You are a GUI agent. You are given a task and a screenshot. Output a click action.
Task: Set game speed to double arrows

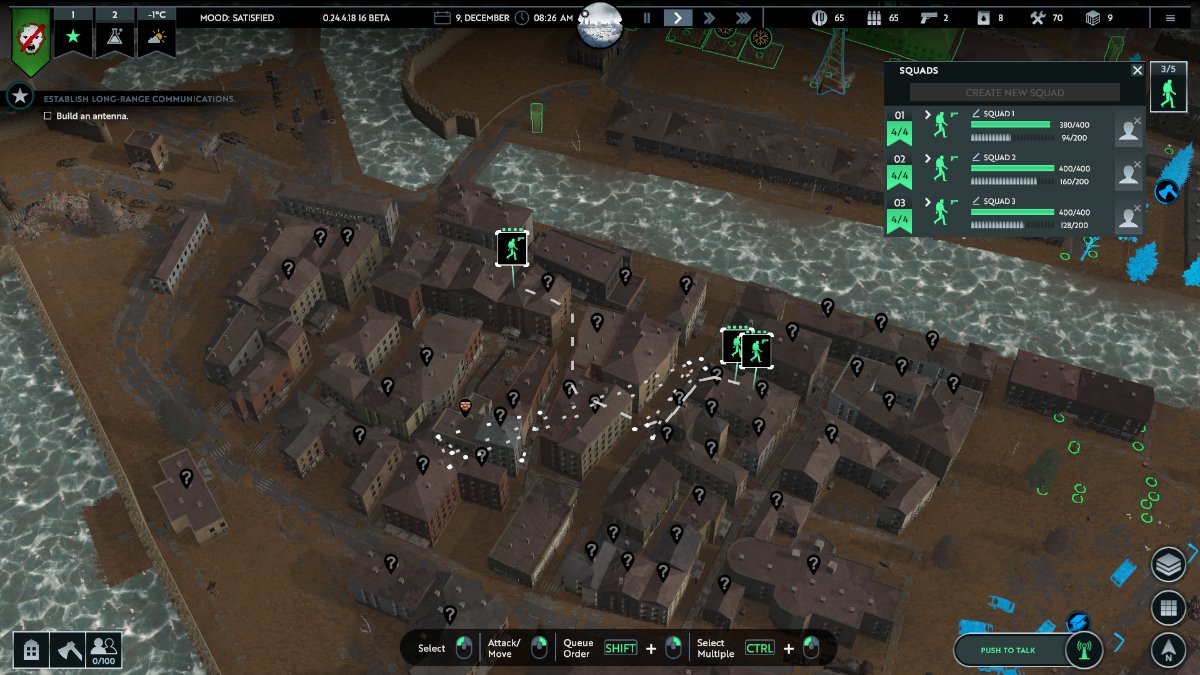pyautogui.click(x=710, y=17)
